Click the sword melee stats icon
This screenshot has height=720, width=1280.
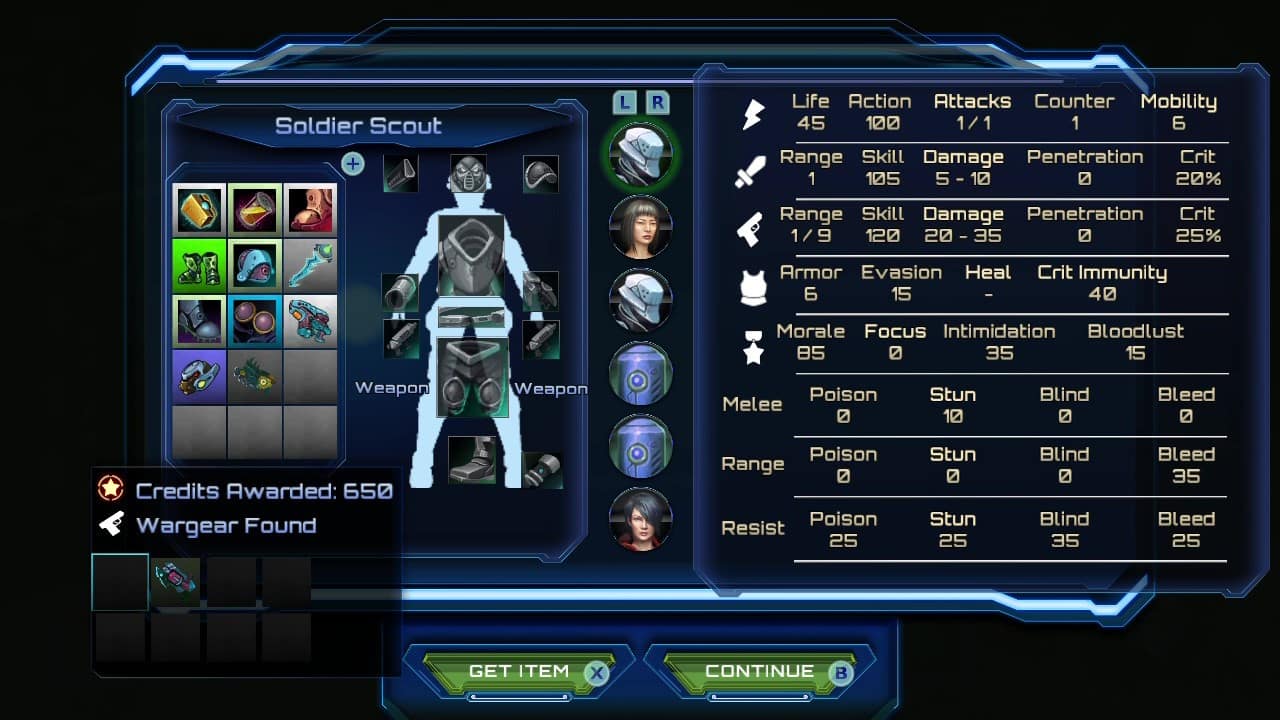752,170
